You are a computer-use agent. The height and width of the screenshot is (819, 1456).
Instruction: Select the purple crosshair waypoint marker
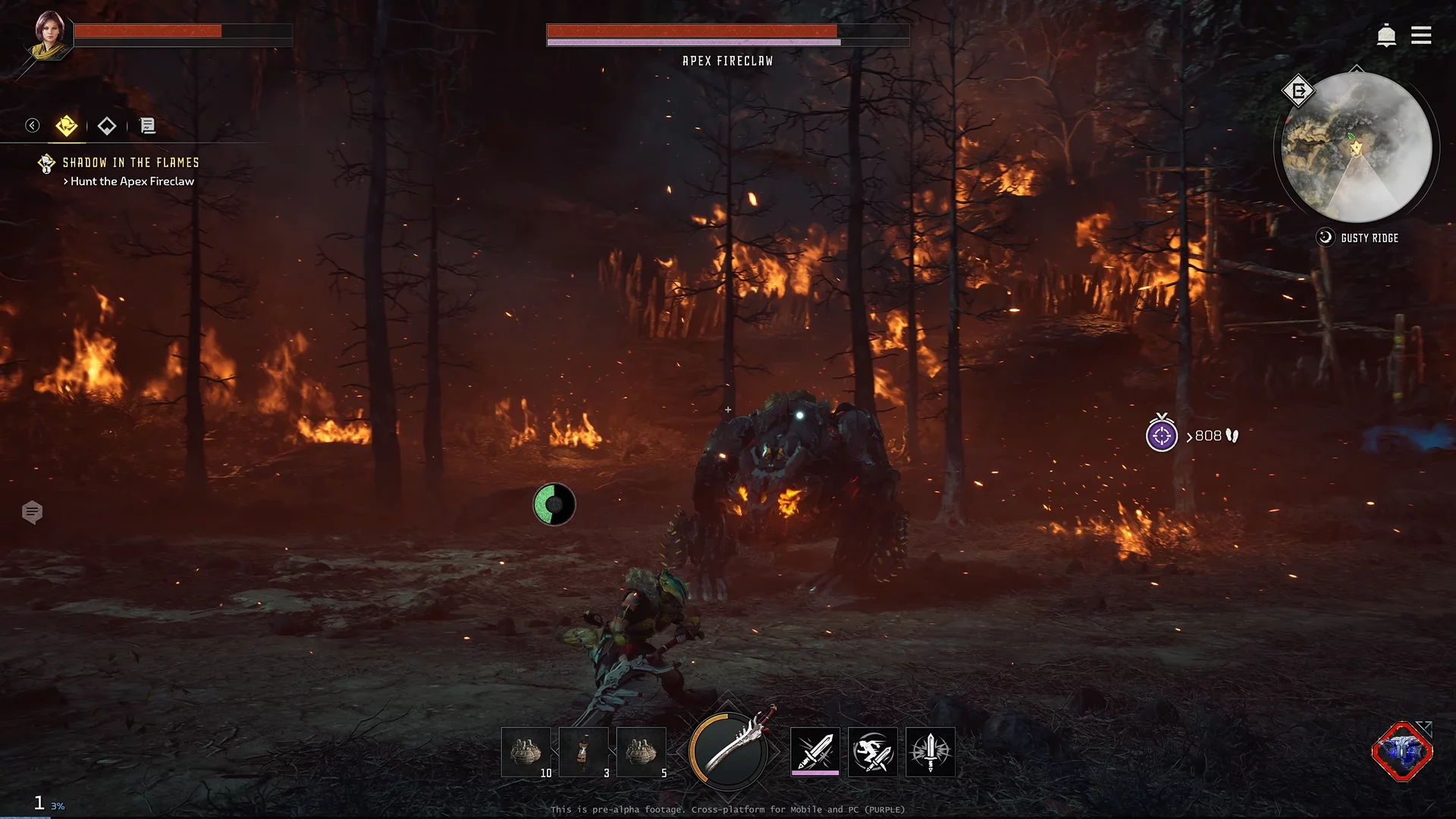pos(1162,436)
